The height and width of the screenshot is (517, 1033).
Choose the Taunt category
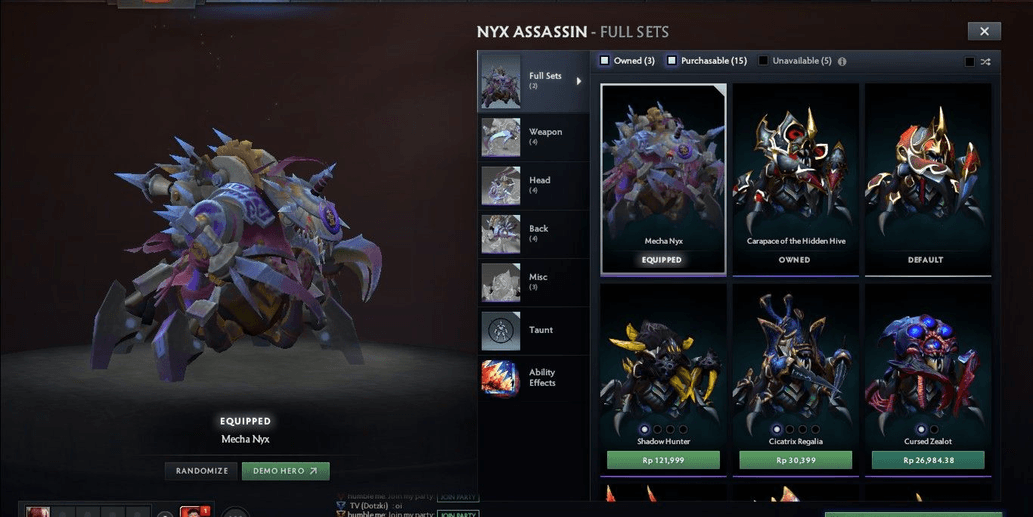tap(532, 330)
